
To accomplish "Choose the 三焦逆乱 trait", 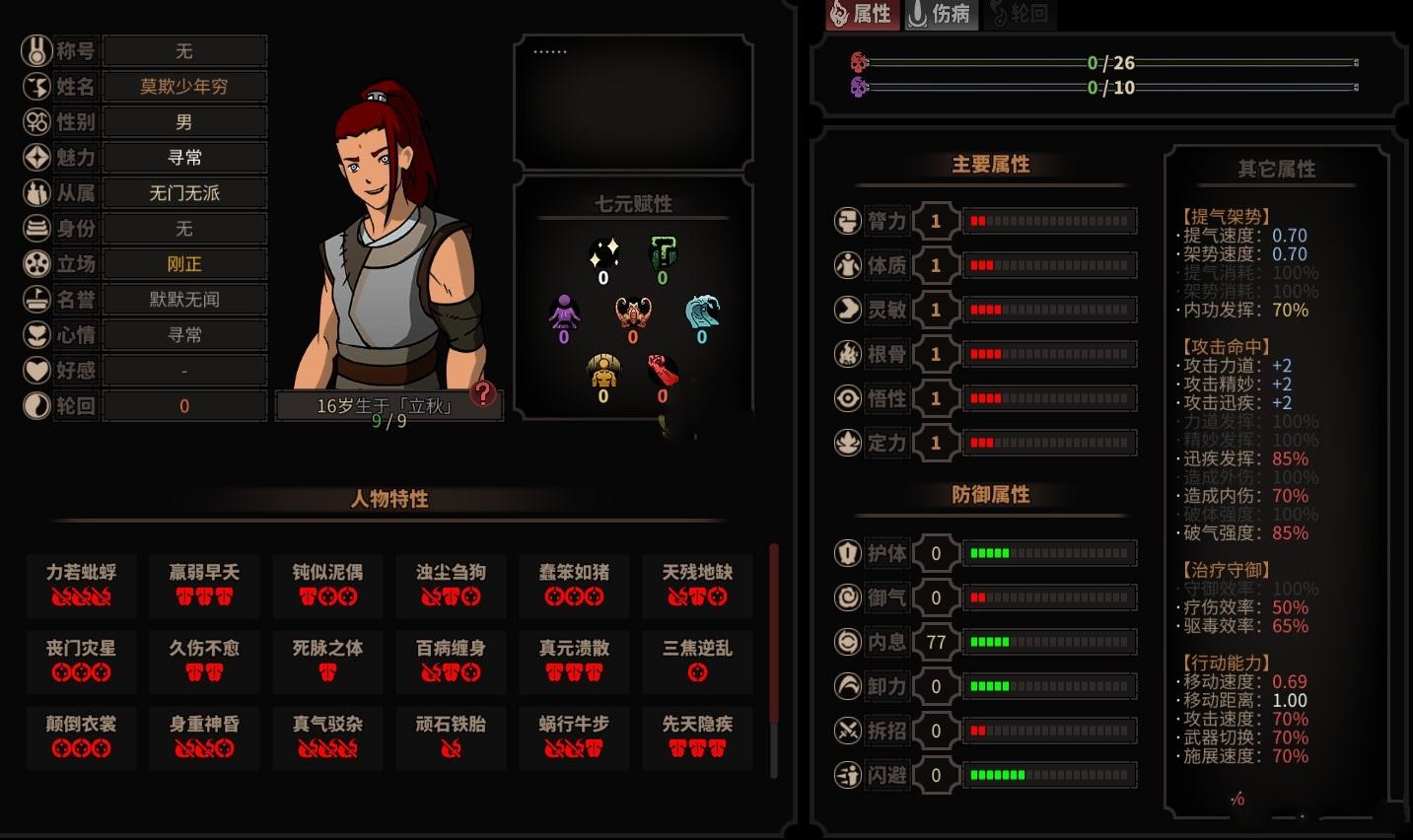I will pyautogui.click(x=697, y=660).
